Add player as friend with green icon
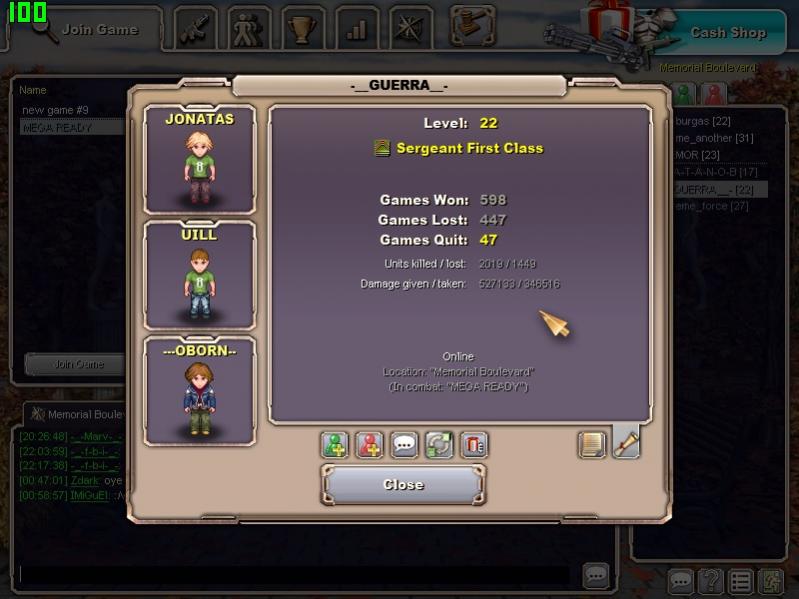799x599 pixels. pyautogui.click(x=335, y=445)
